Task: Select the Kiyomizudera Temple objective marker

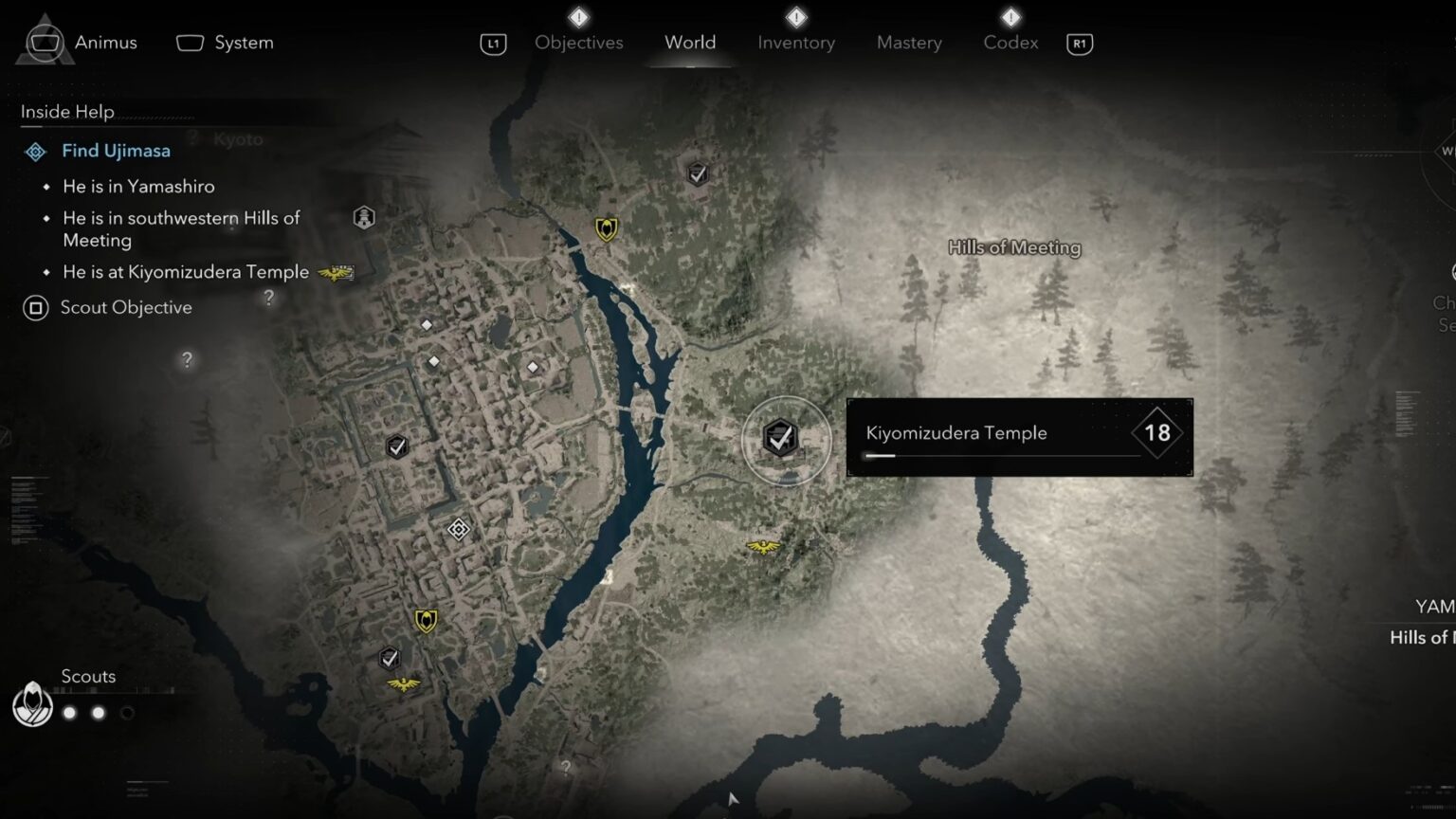Action: tap(780, 439)
